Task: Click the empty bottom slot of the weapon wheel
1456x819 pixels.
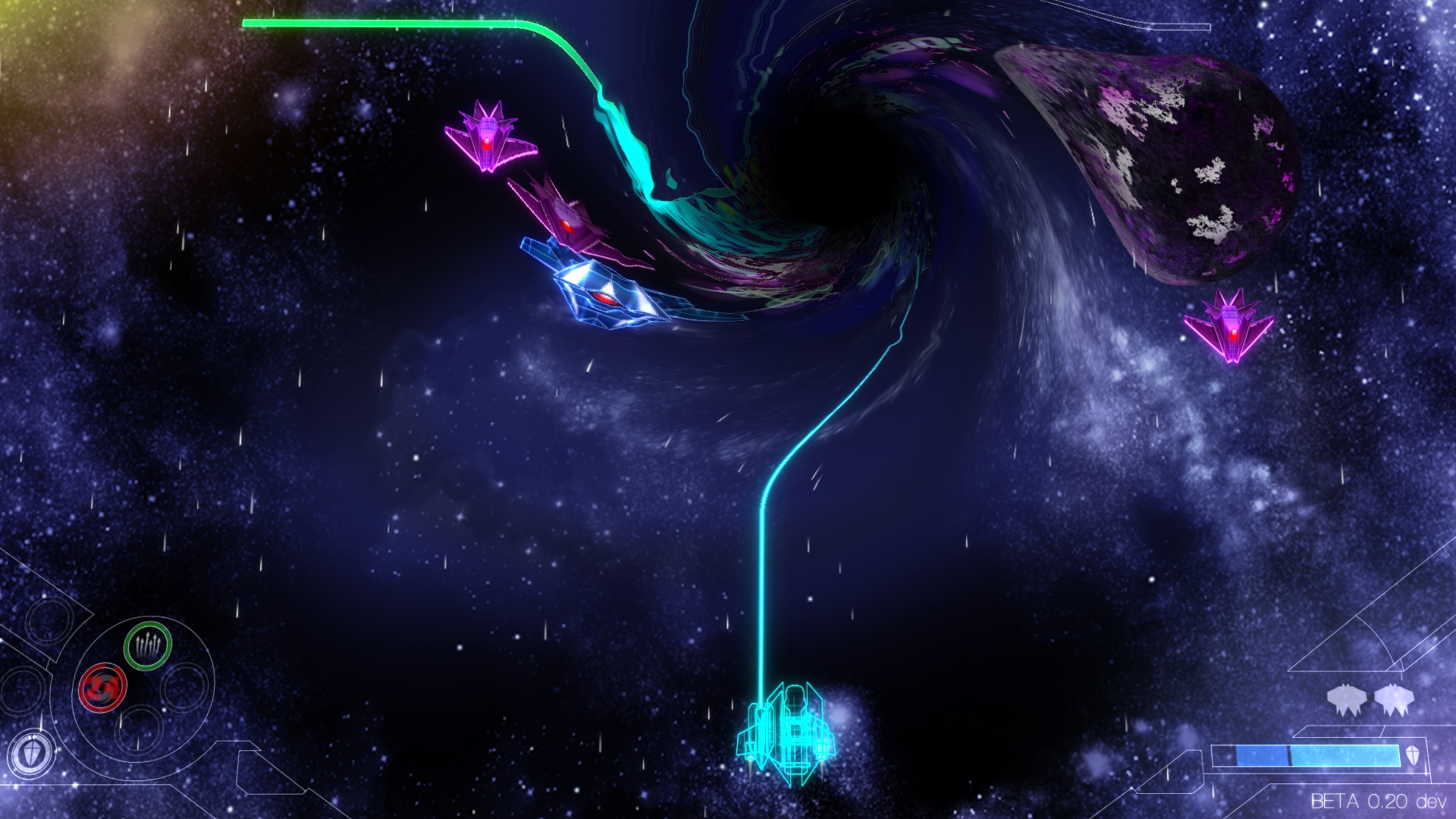Action: (138, 730)
